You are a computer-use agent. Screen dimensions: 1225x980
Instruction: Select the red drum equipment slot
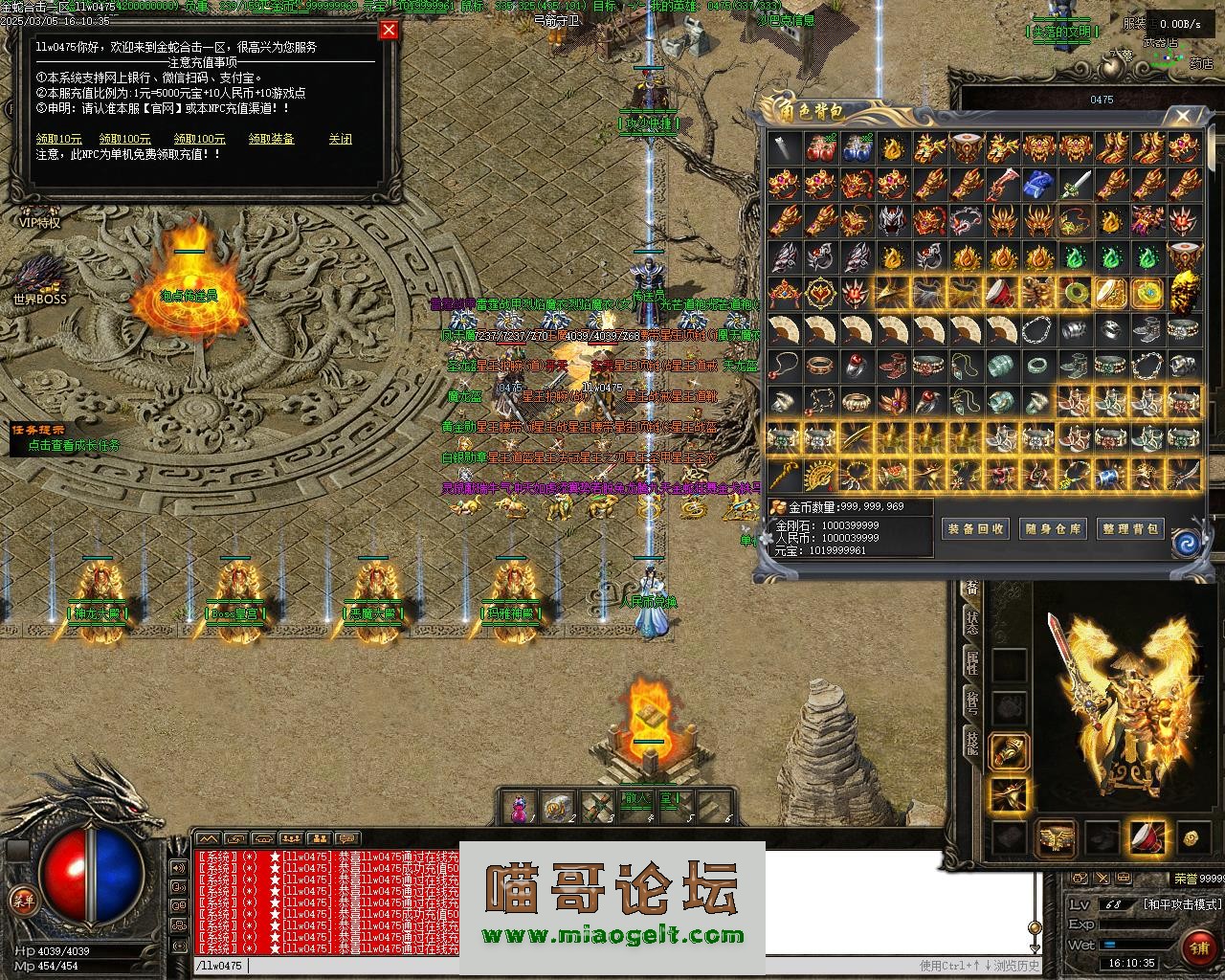[x=1147, y=837]
